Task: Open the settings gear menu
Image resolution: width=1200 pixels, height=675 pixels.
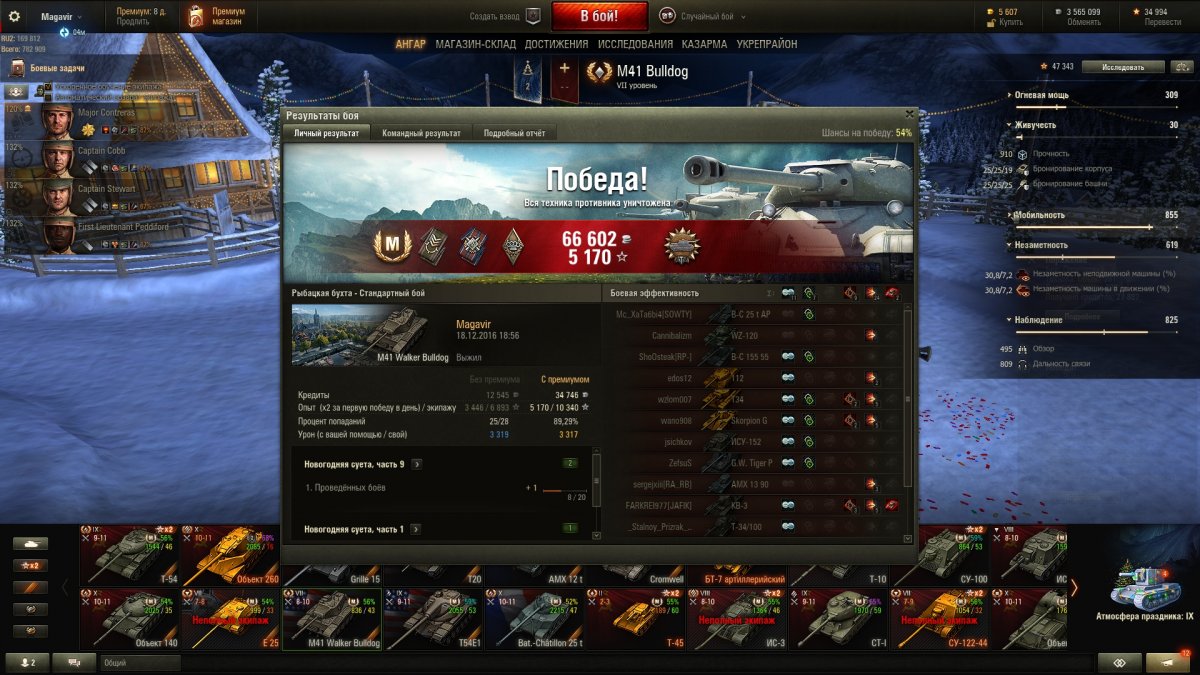Action: click(14, 16)
